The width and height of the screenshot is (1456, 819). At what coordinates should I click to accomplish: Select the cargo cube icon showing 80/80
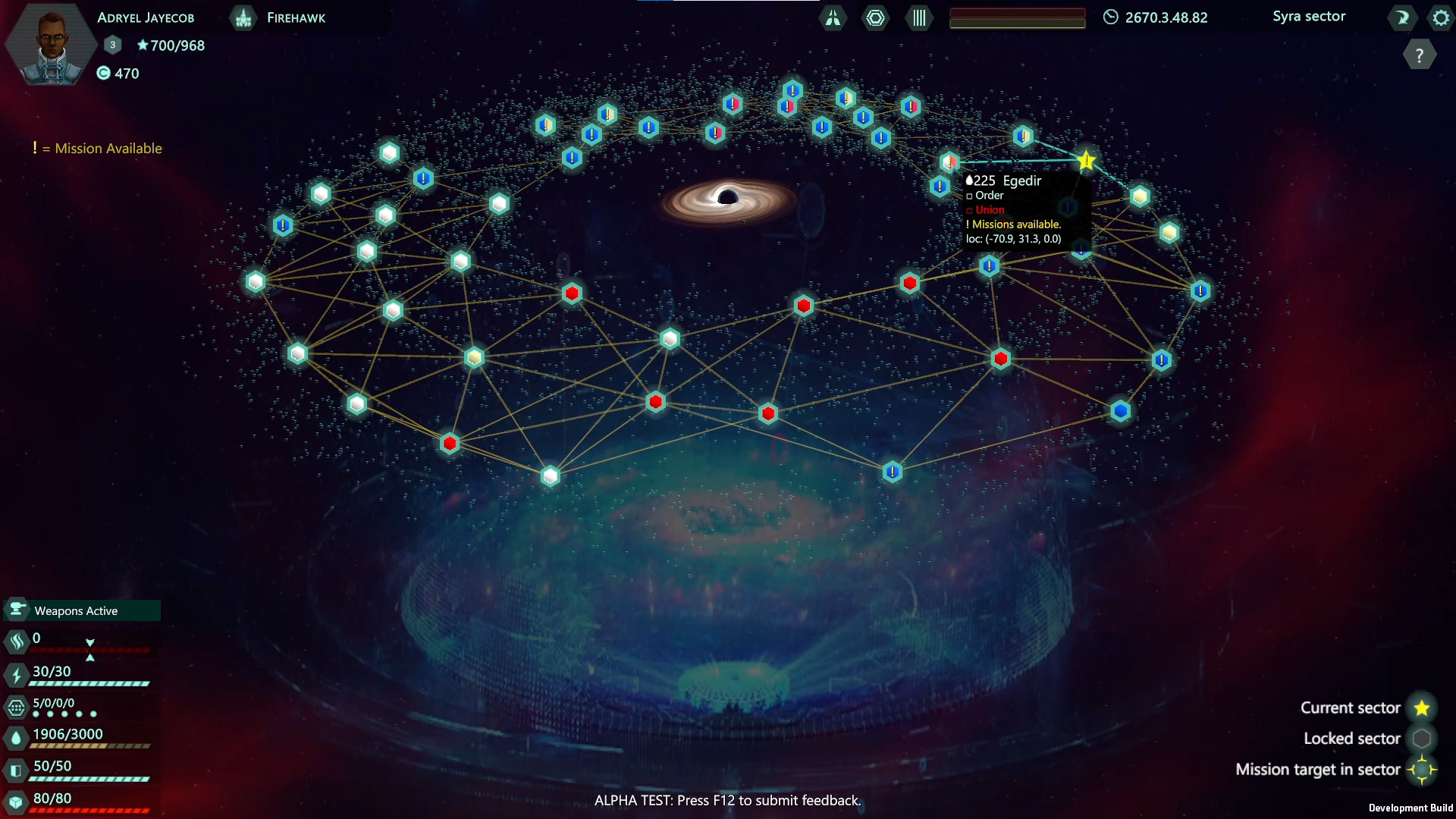click(x=16, y=799)
